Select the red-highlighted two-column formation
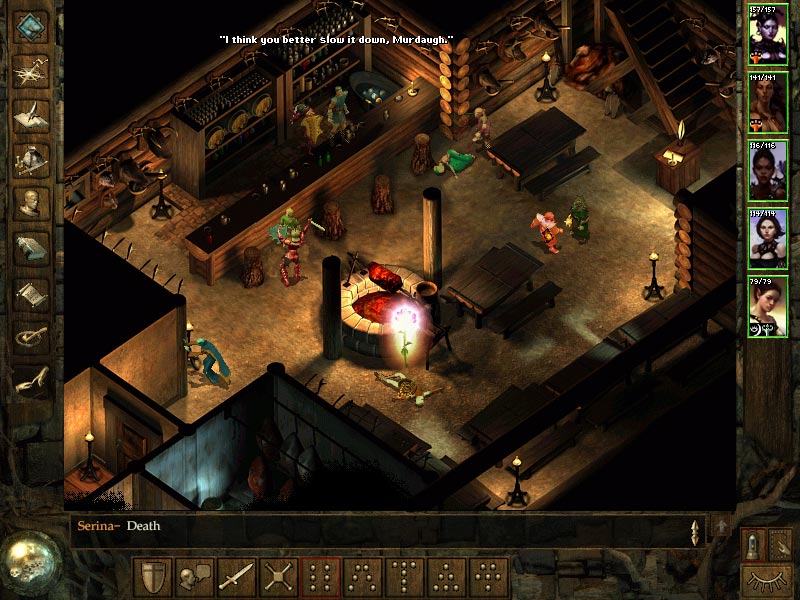This screenshot has width=800, height=600. pos(321,577)
